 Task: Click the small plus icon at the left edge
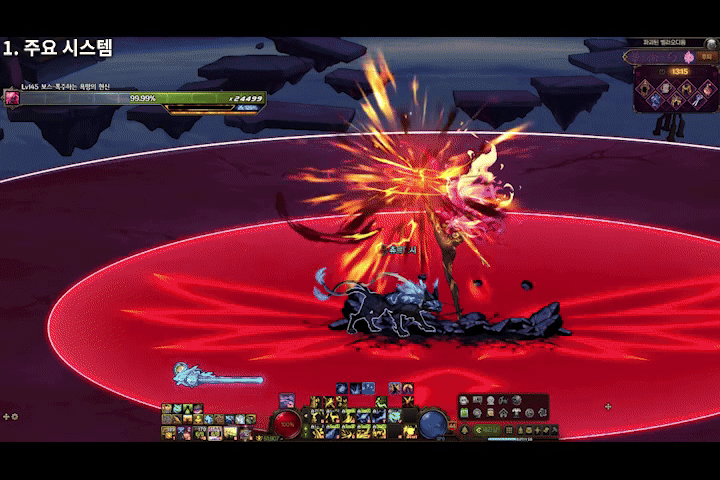point(7,416)
